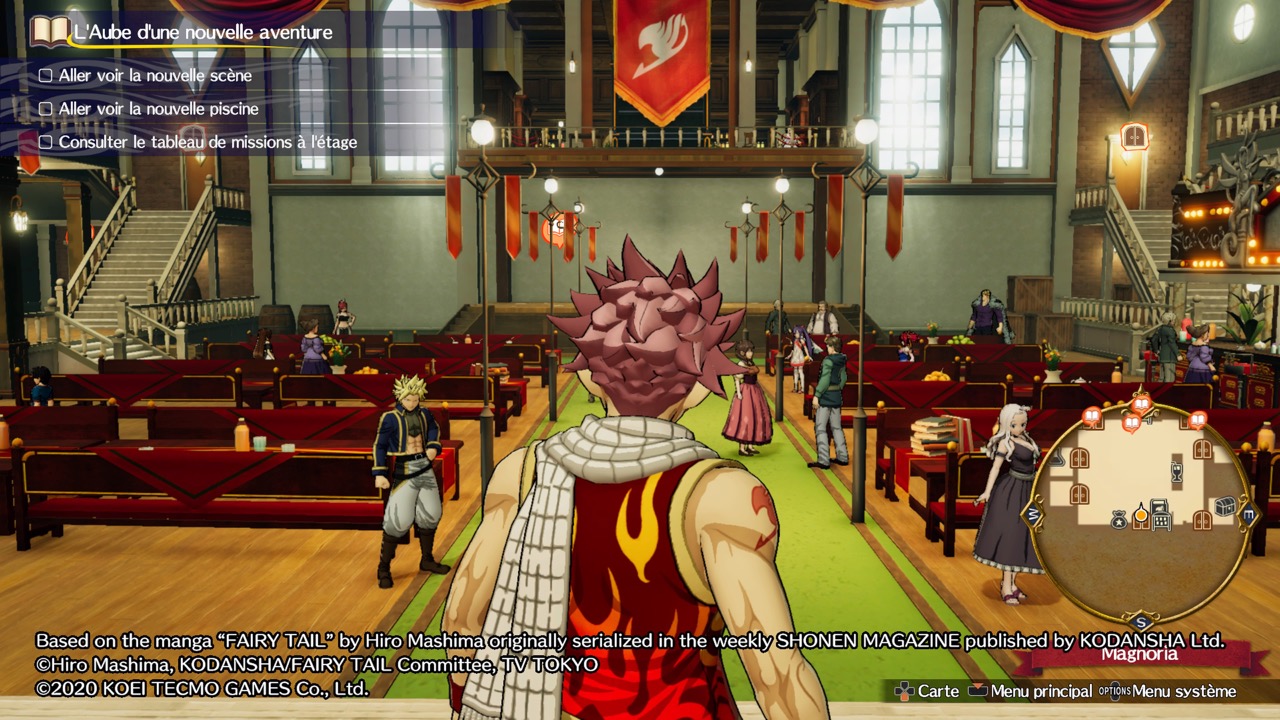
Task: Choose the star money bag minimap icon
Action: click(x=1119, y=518)
